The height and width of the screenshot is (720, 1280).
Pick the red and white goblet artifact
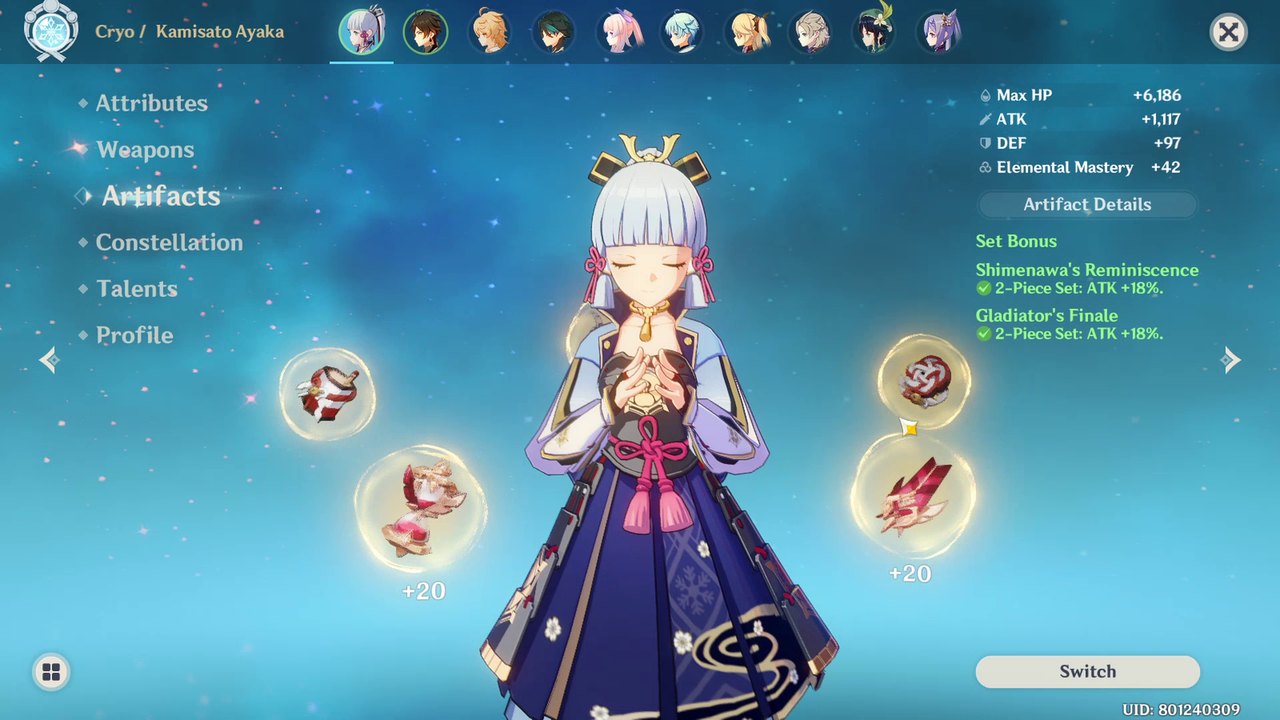pos(327,394)
